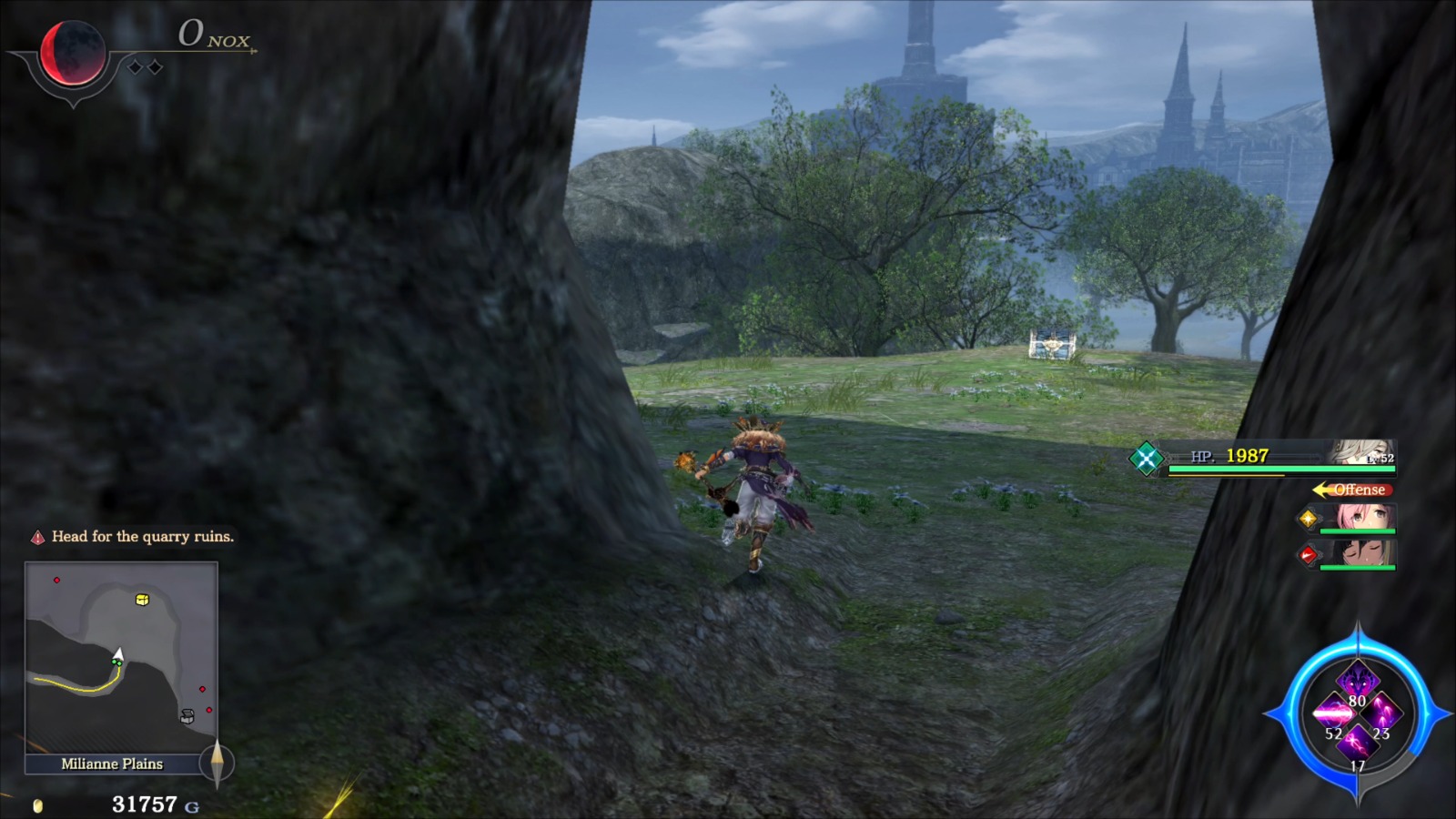Click the Lv. 52 level label
This screenshot has width=1456, height=819.
[x=1380, y=458]
